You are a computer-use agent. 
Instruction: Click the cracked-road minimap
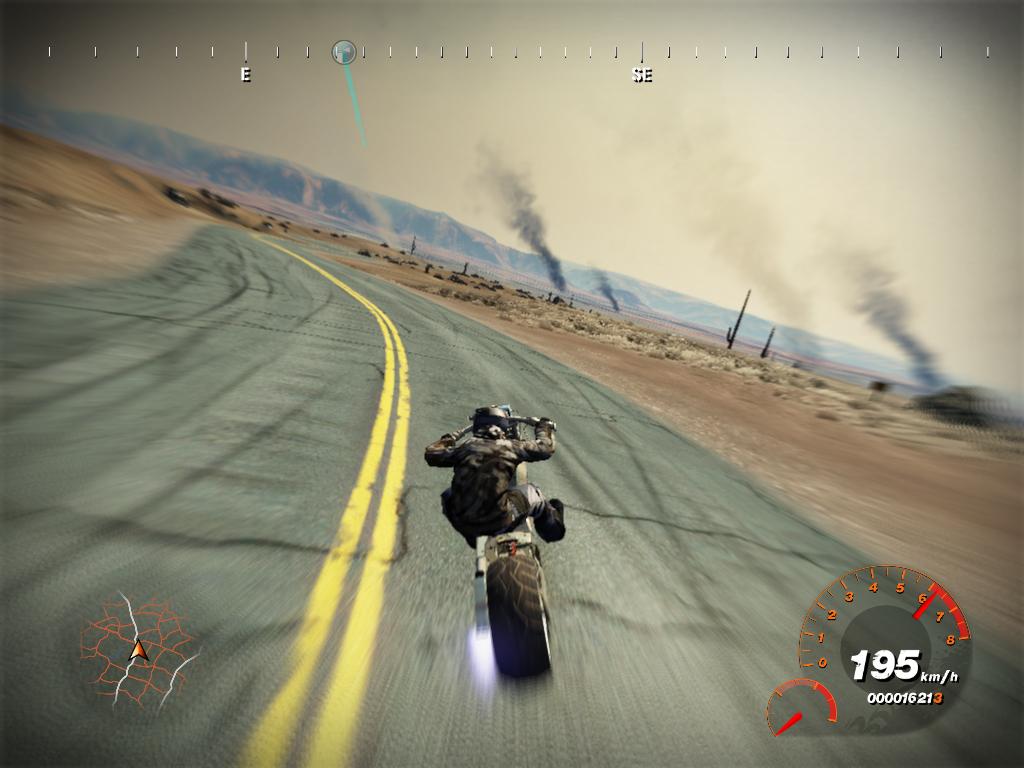coord(139,647)
